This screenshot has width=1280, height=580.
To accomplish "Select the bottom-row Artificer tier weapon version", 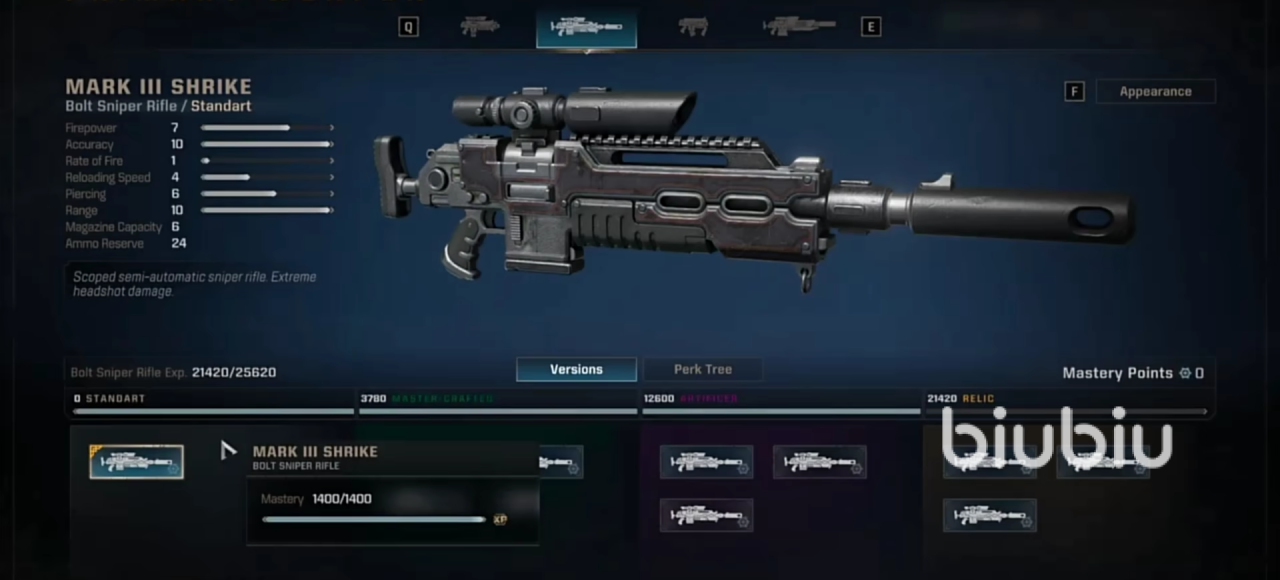I will 706,515.
